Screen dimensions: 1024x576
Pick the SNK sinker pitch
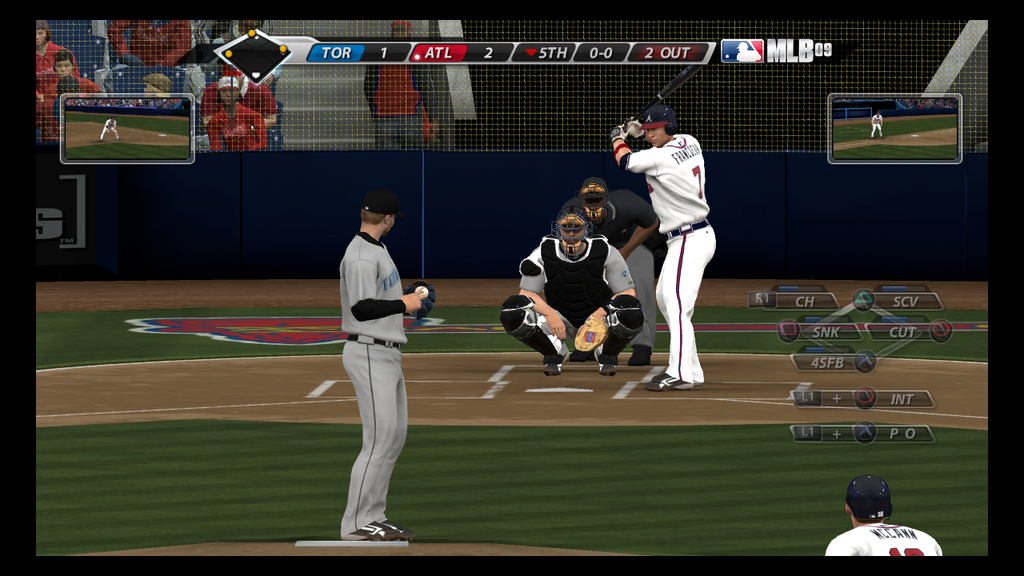[824, 331]
